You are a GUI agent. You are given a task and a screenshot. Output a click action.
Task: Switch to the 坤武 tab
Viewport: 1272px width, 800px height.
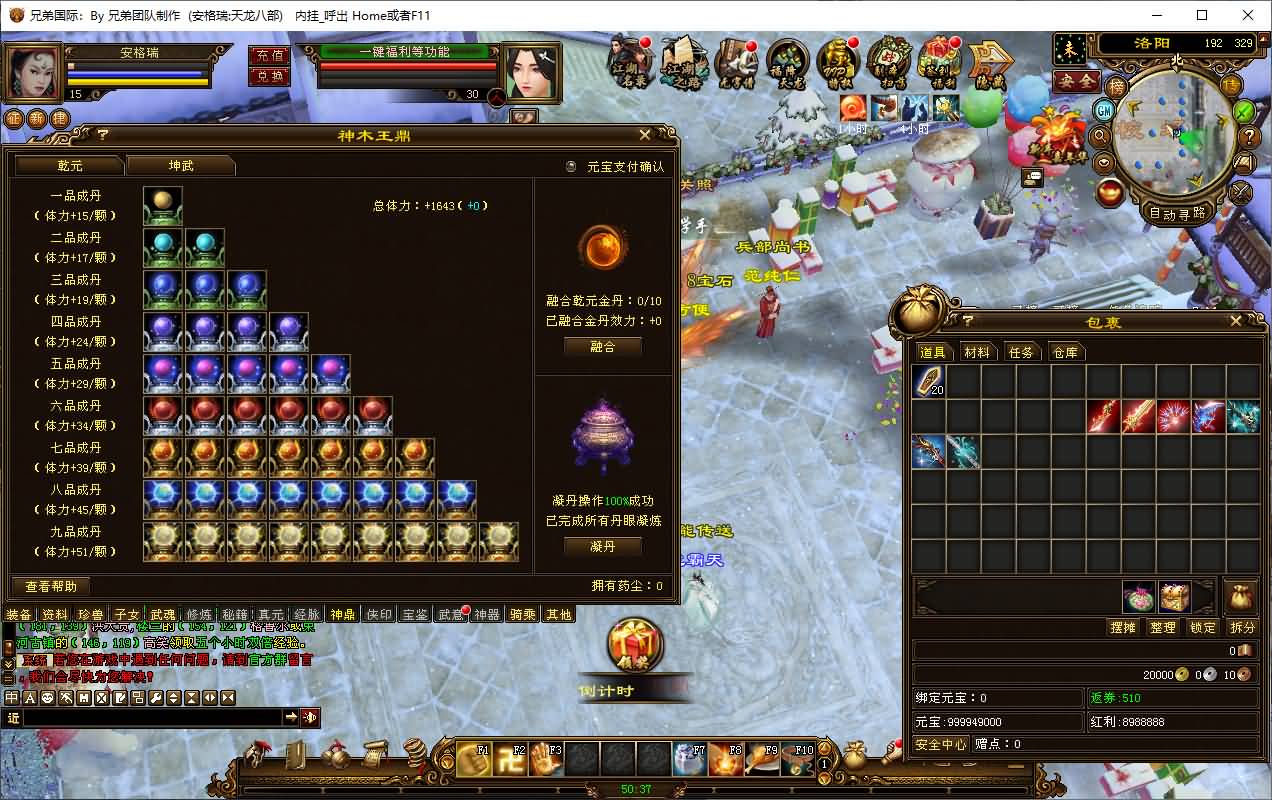(181, 165)
